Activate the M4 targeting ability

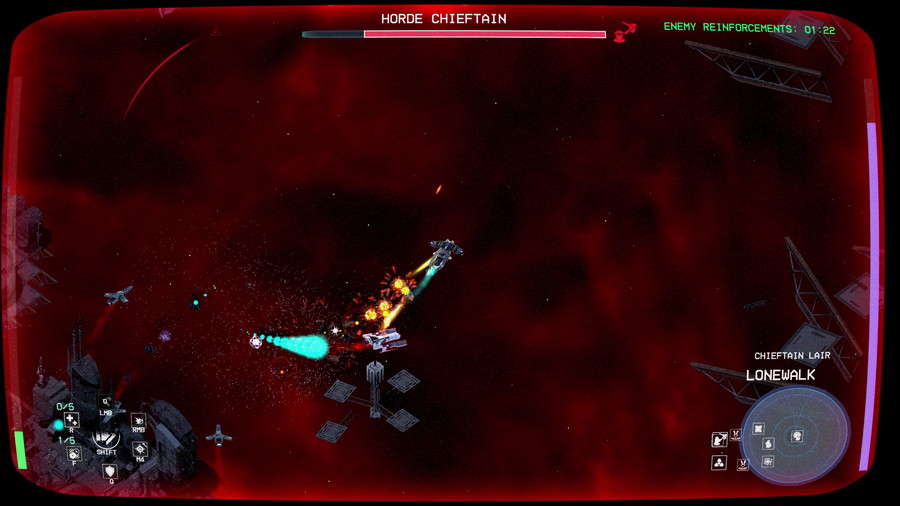click(x=140, y=449)
